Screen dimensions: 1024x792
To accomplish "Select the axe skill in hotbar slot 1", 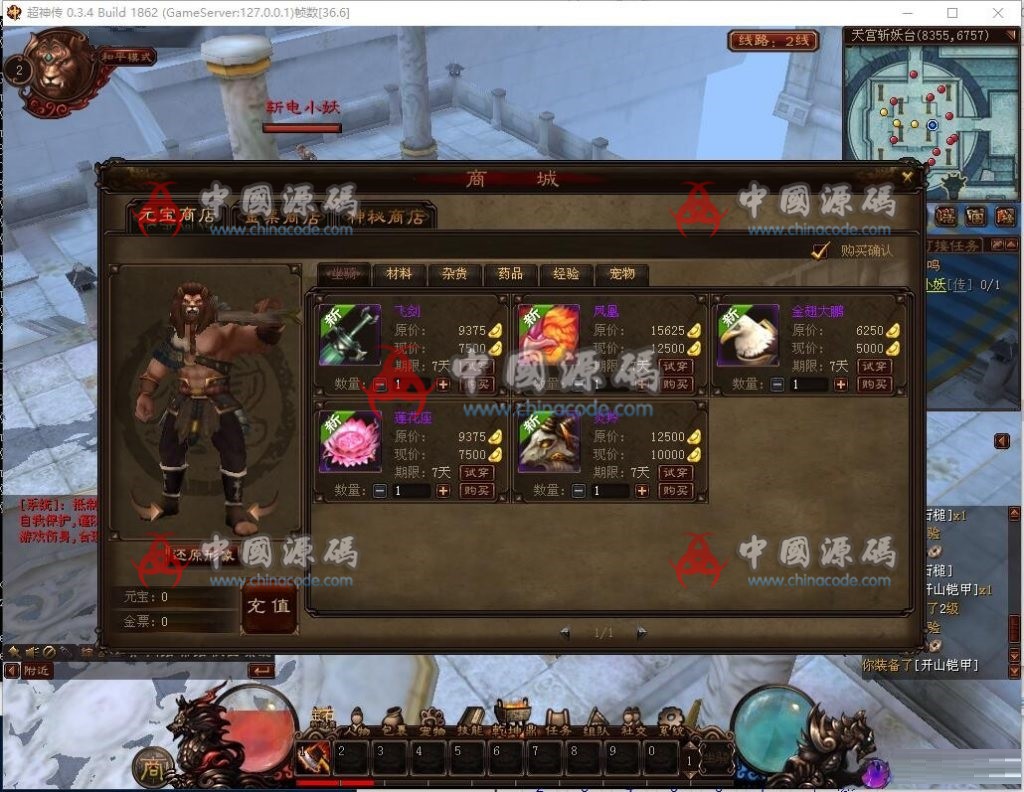I will [313, 756].
